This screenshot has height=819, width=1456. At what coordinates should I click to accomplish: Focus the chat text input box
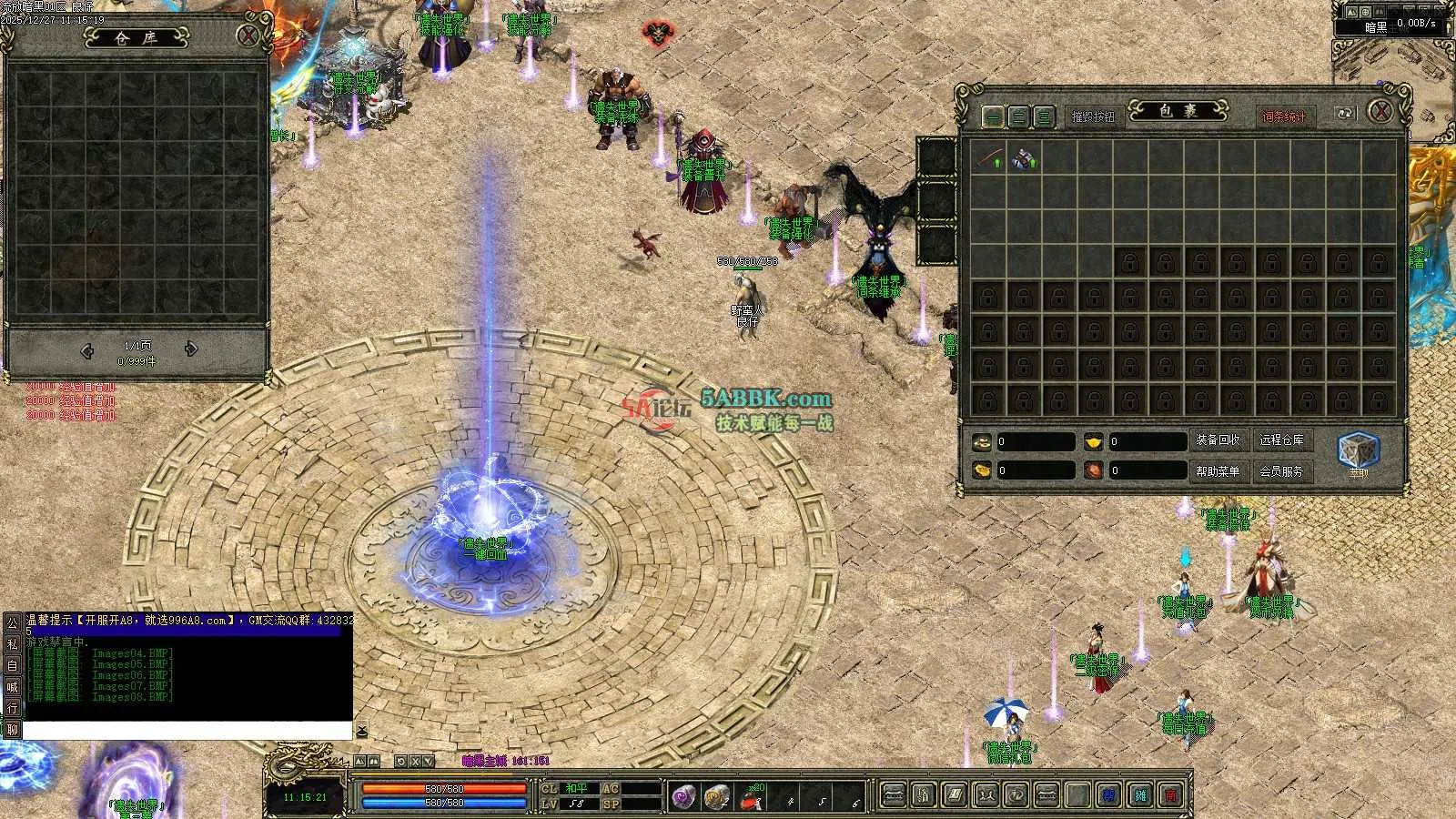187,731
